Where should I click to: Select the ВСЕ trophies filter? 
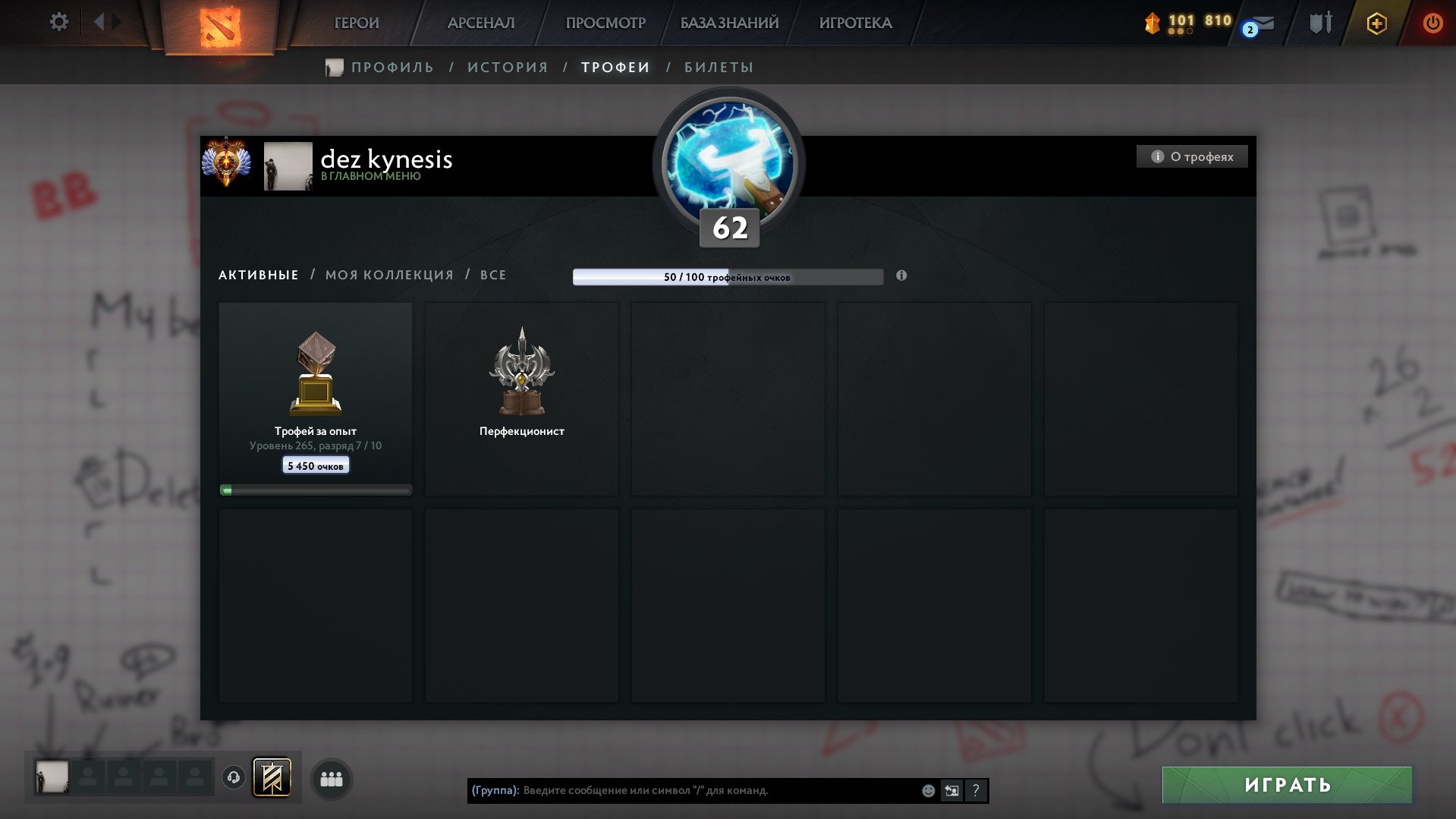493,275
